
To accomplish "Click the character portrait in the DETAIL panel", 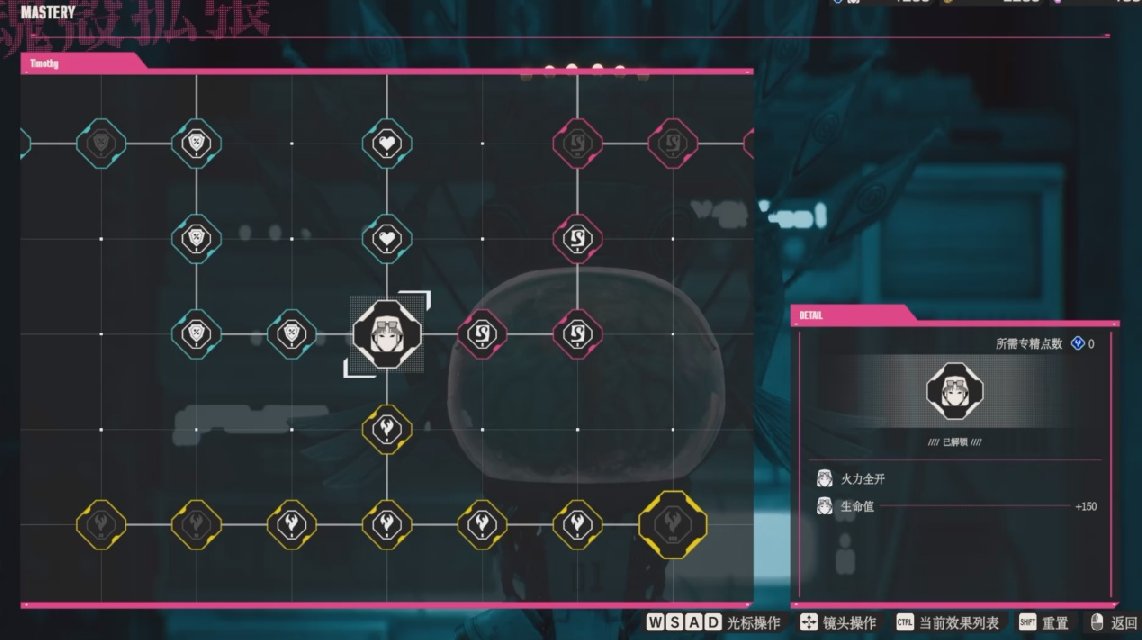I will coord(955,390).
